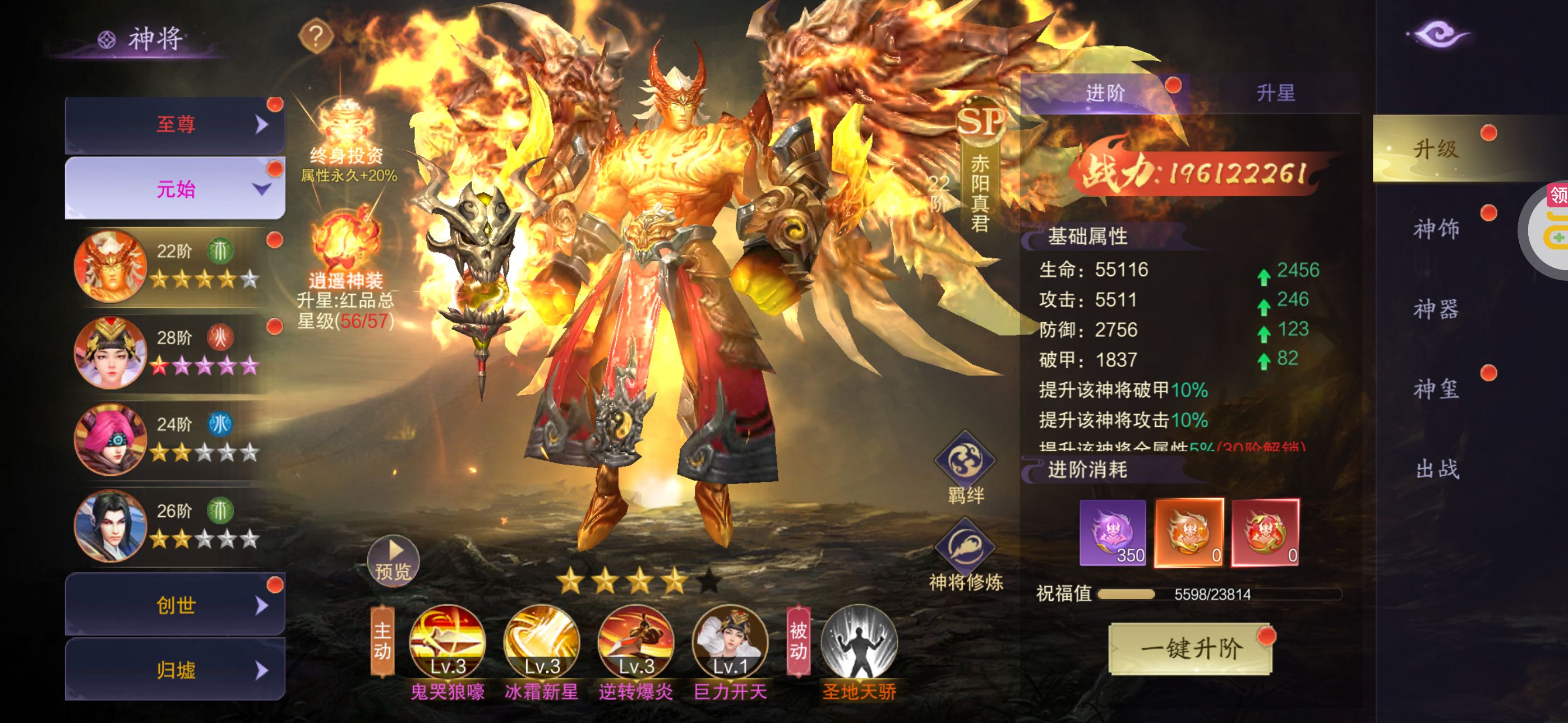The width and height of the screenshot is (1568, 723).
Task: Open the 创世 category
Action: point(176,605)
